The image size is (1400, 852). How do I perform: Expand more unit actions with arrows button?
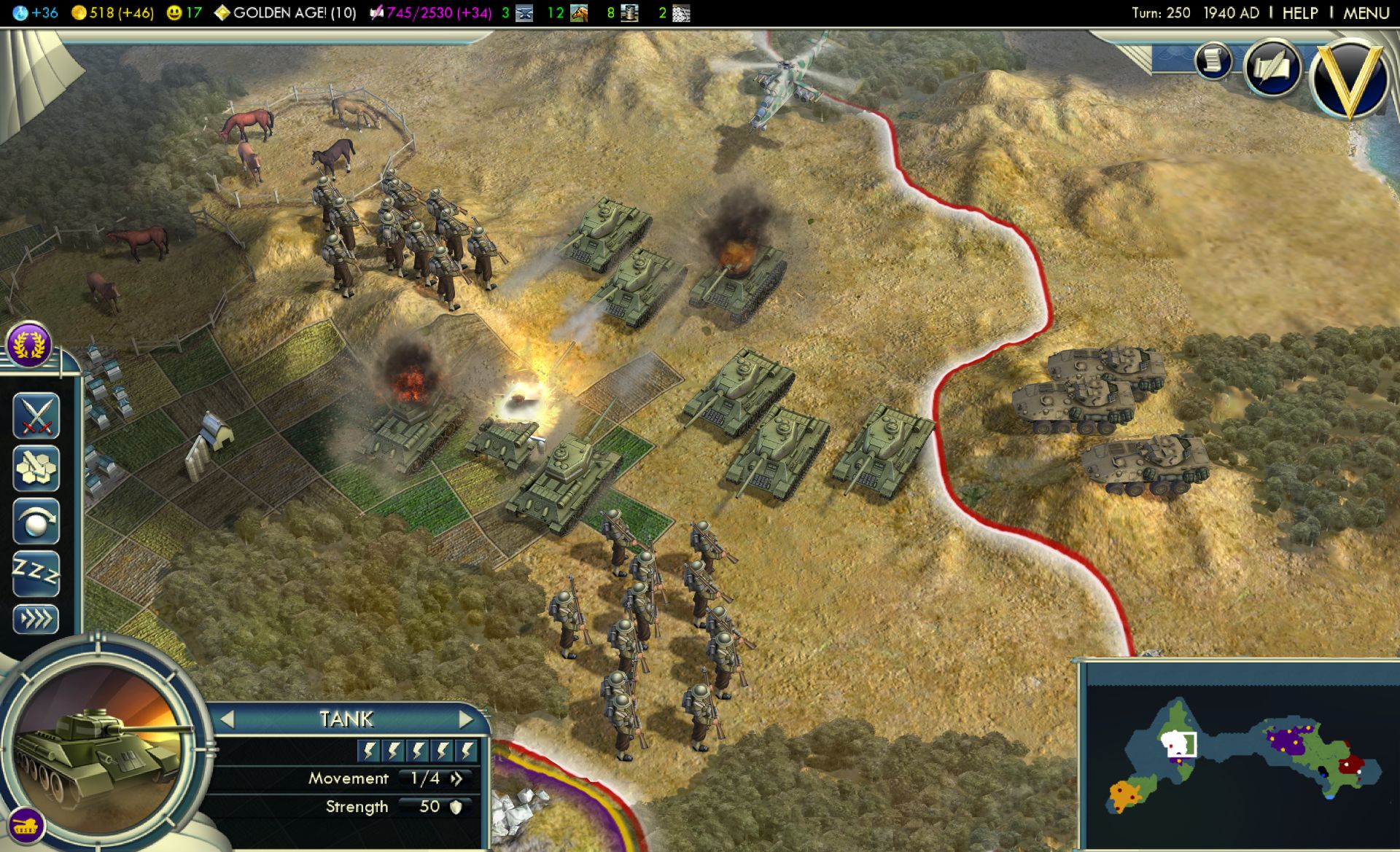(x=36, y=620)
